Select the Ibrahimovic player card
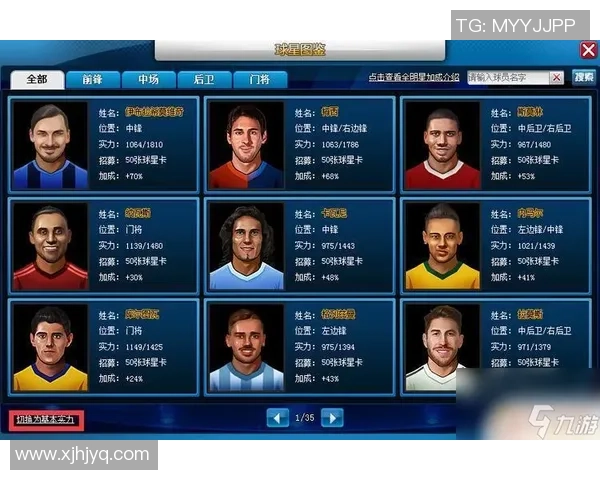 (x=103, y=144)
